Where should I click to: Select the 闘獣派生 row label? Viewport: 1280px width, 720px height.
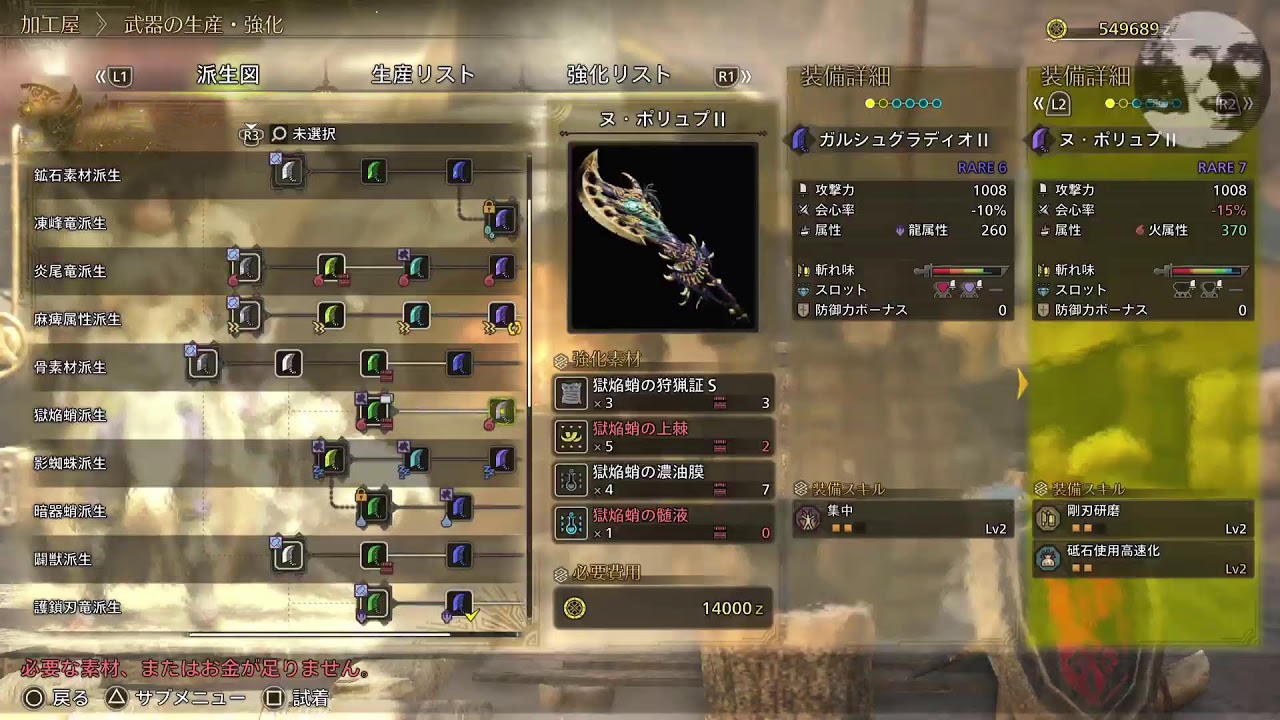[63, 559]
